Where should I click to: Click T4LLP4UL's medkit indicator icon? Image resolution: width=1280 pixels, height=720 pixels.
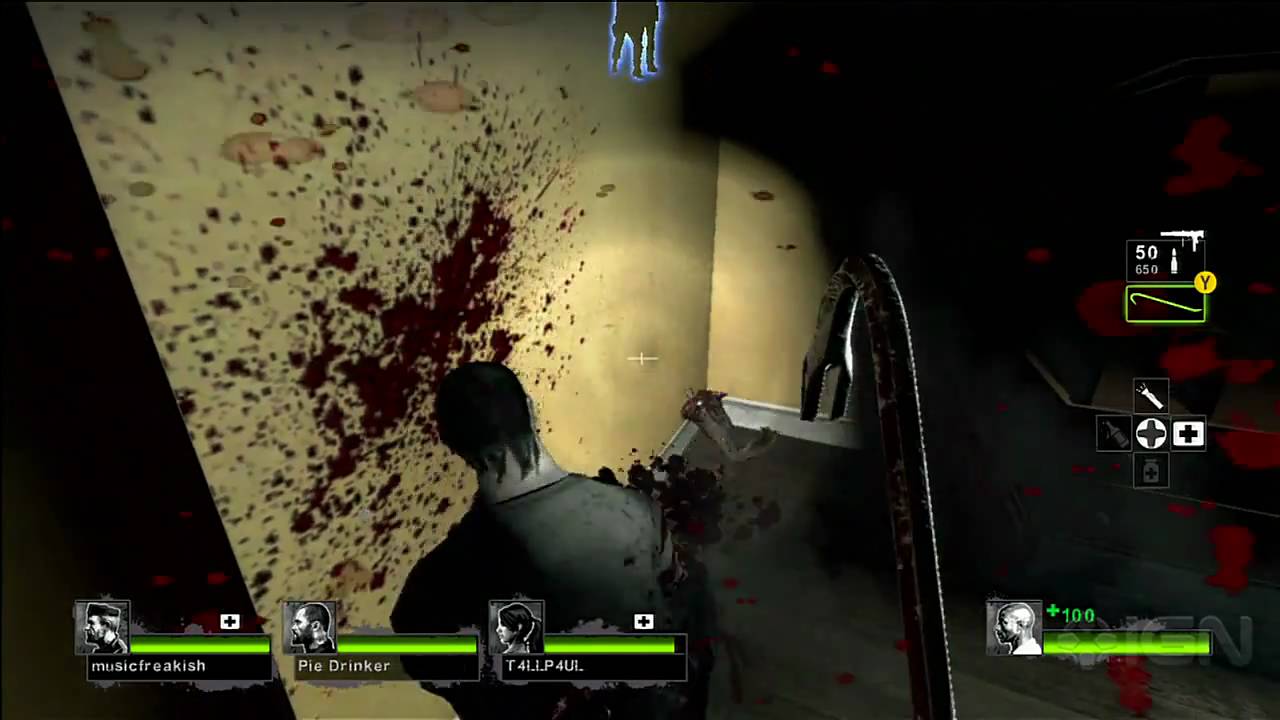click(x=643, y=621)
